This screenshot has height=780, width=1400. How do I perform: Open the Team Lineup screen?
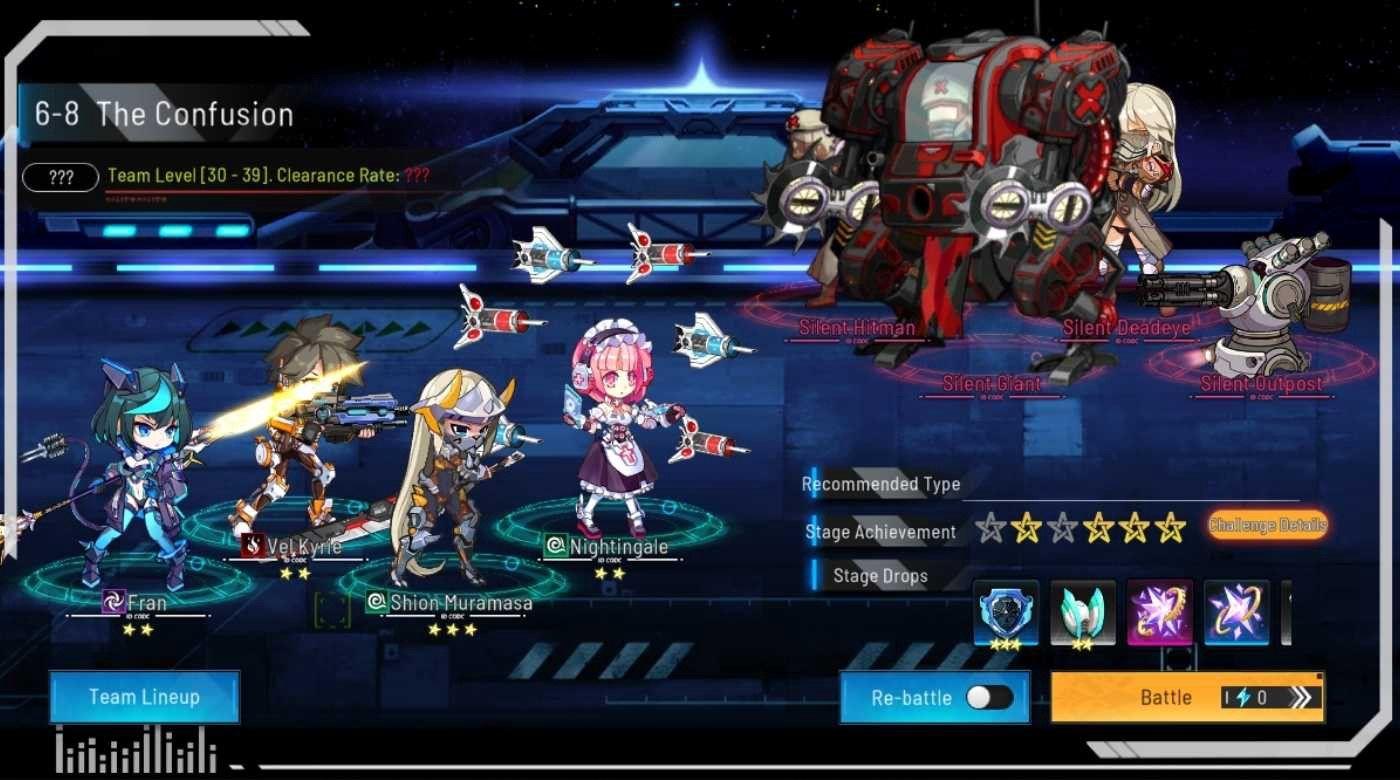[x=143, y=696]
